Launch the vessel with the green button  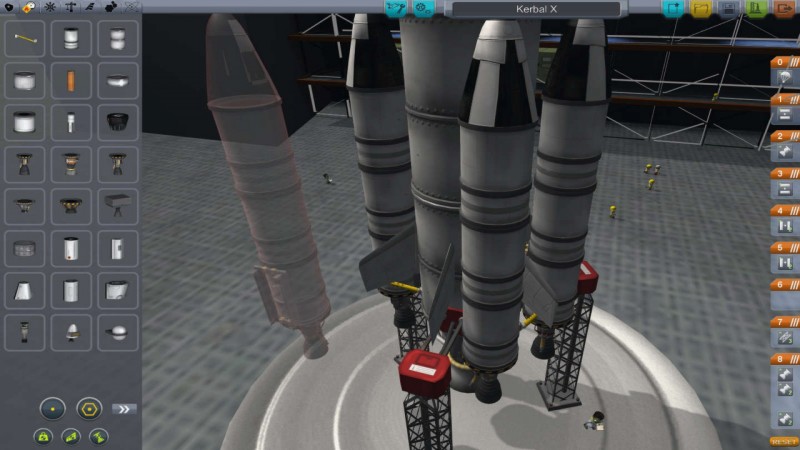(x=755, y=9)
